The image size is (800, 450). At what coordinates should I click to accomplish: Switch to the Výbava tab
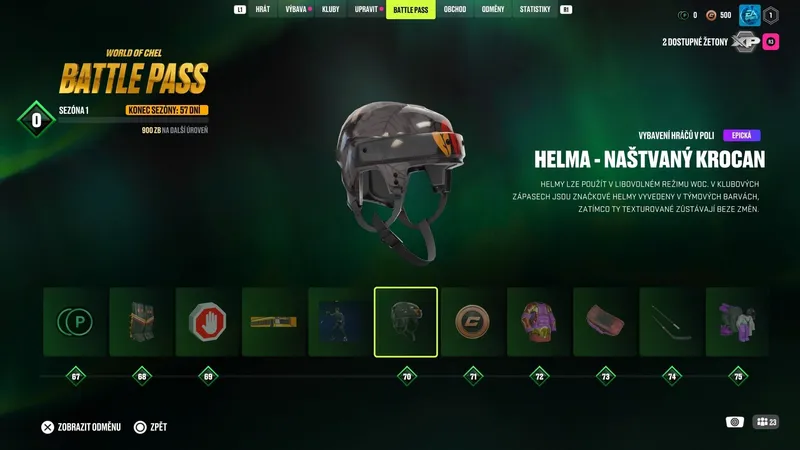point(297,10)
